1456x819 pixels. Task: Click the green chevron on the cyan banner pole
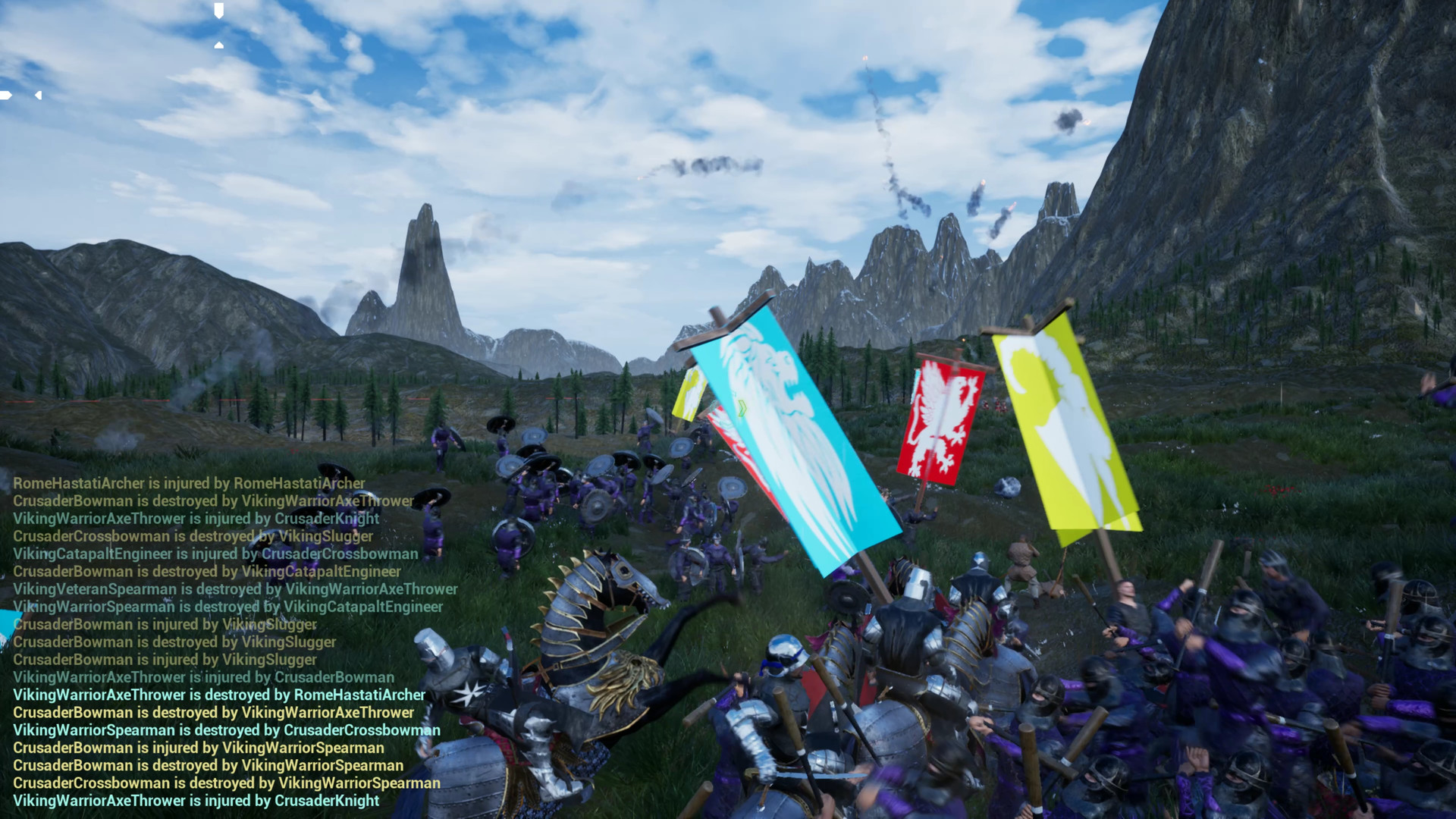[742, 408]
